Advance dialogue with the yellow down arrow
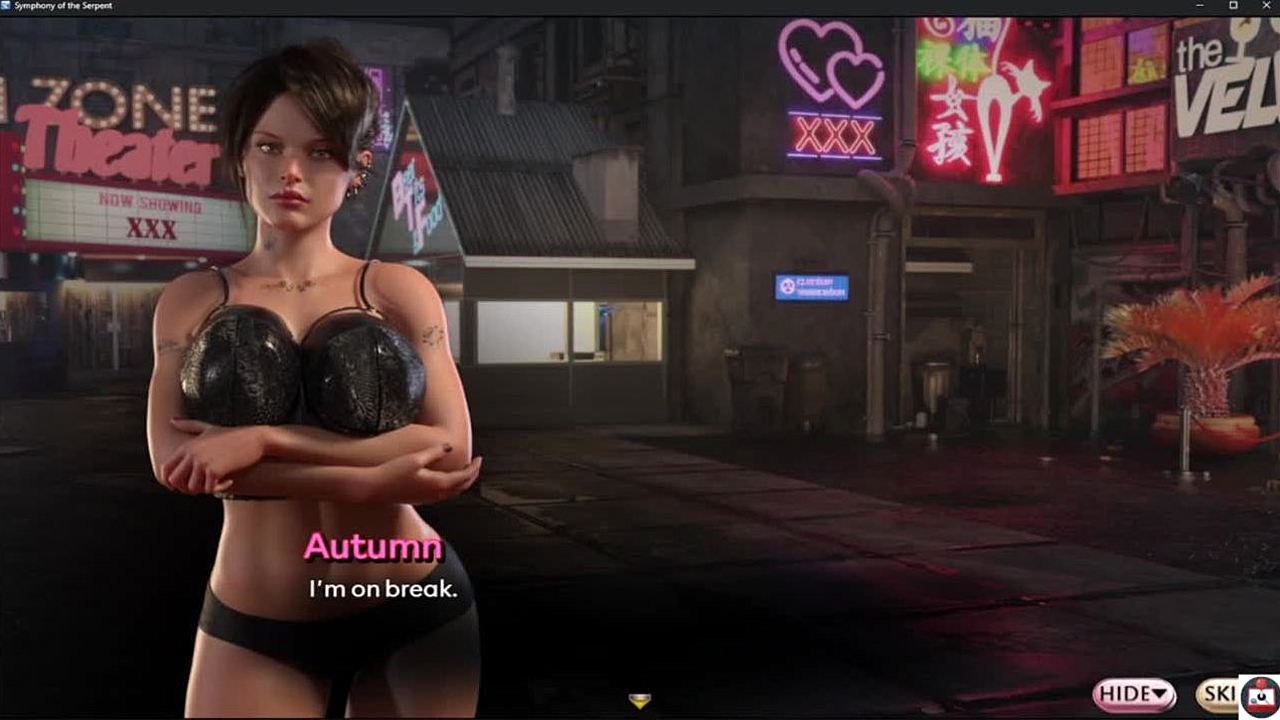Image resolution: width=1280 pixels, height=720 pixels. pyautogui.click(x=640, y=700)
